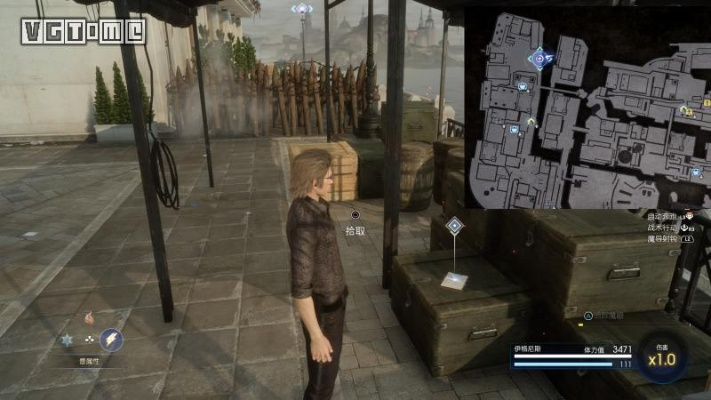Click the diamond item marker above the box
Image resolution: width=711 pixels, height=400 pixels.
click(x=454, y=226)
